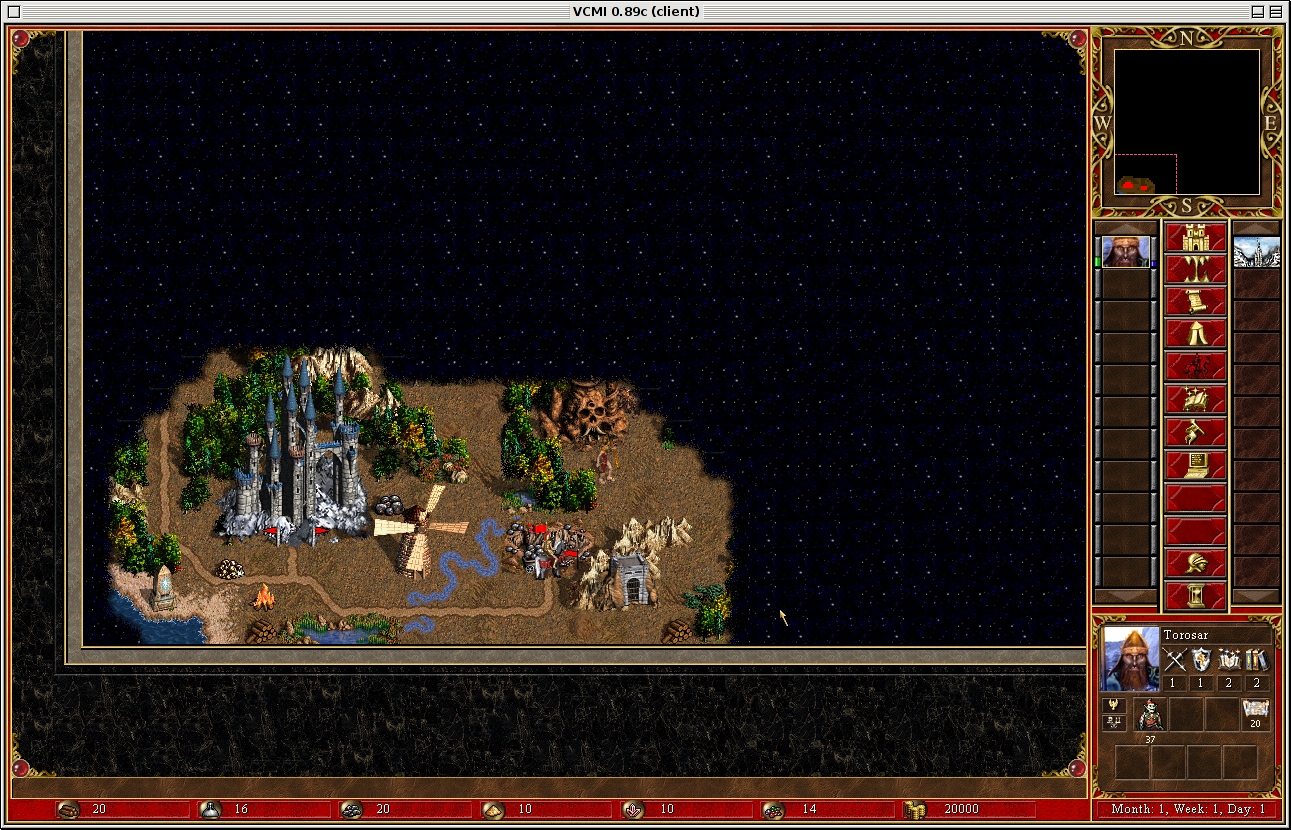Screen dimensions: 1291x830
Task: Select next hero with the helmet button
Action: (1196, 563)
